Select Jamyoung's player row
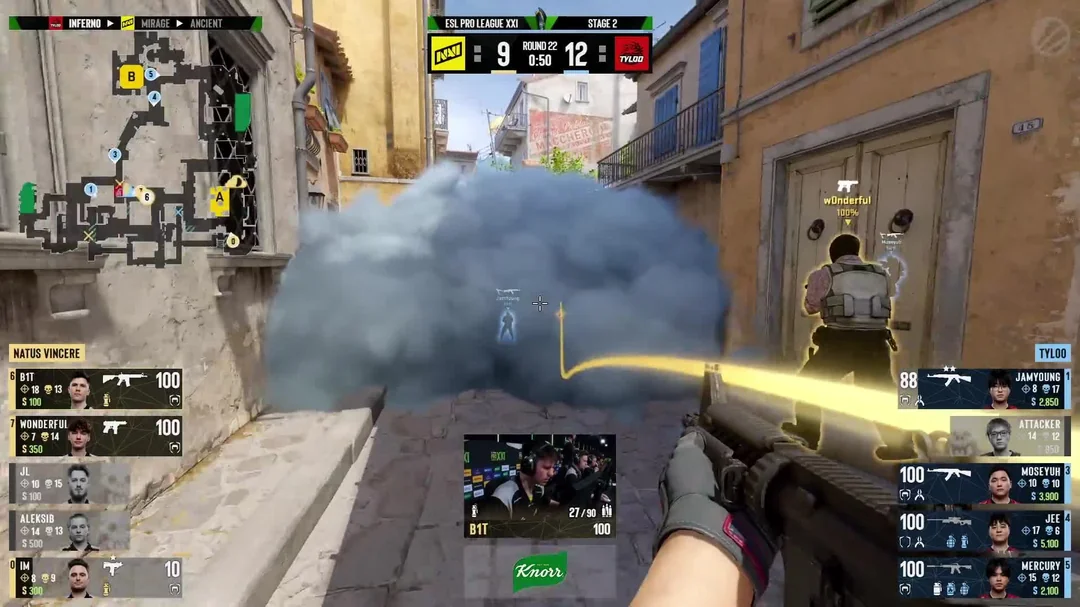The width and height of the screenshot is (1080, 607). [x=984, y=389]
